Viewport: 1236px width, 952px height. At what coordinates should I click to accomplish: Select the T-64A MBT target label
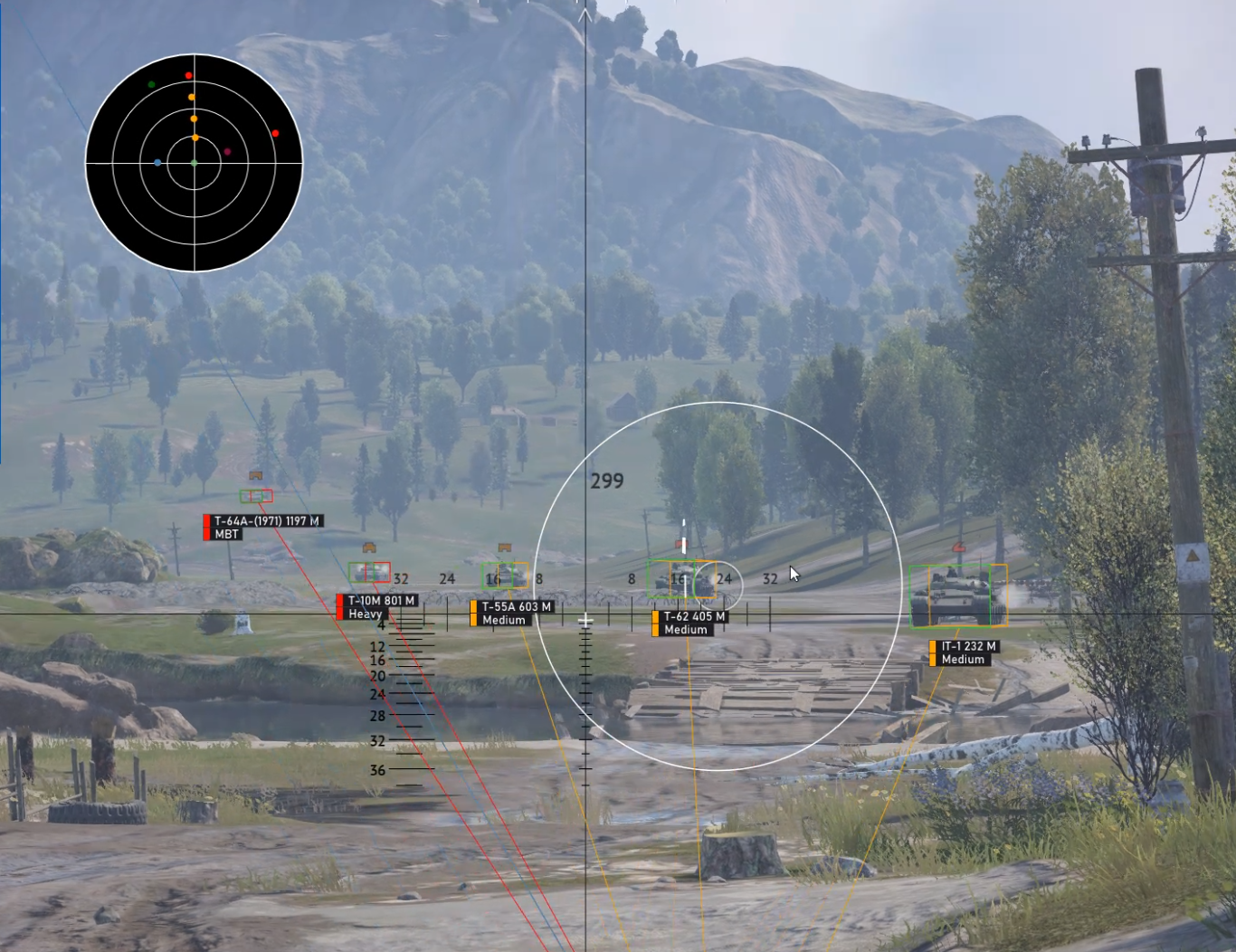263,527
